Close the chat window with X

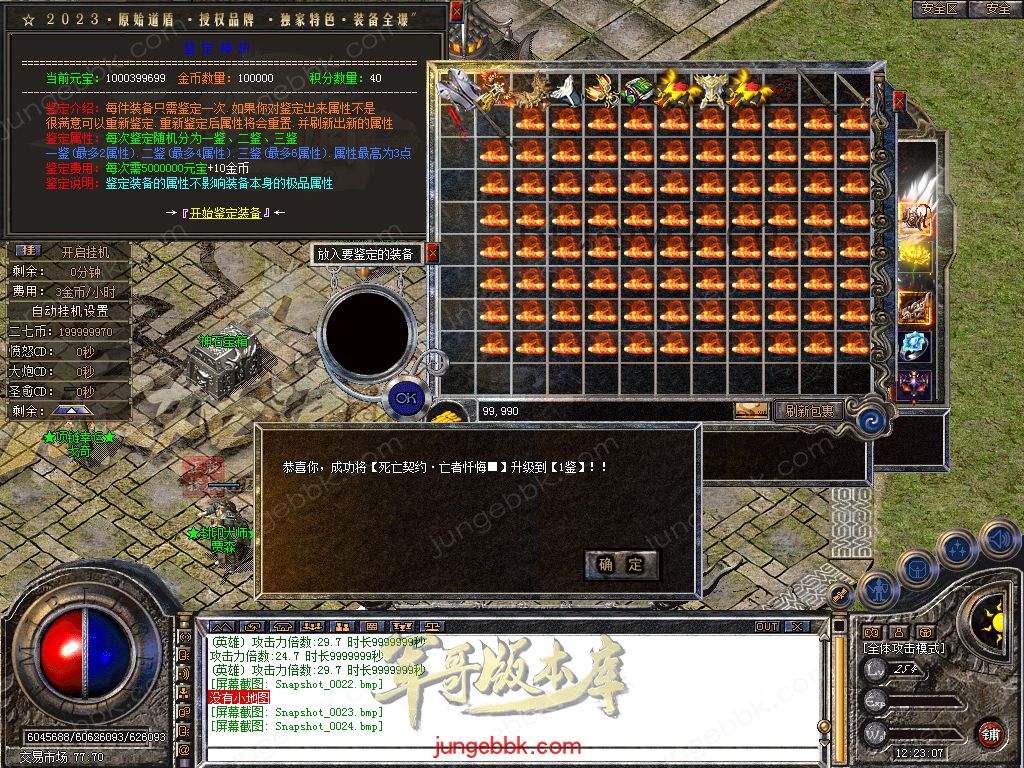(796, 626)
